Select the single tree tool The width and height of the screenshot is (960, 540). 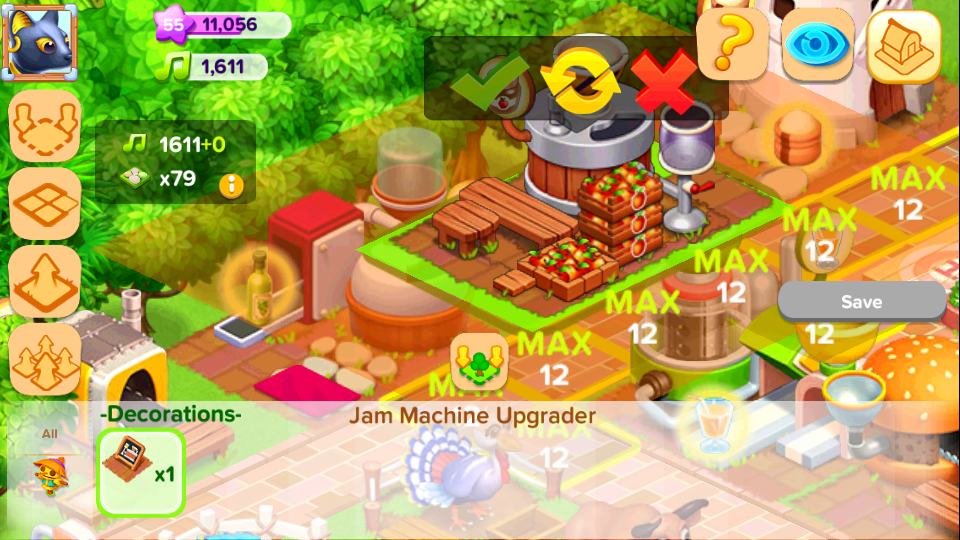click(45, 281)
